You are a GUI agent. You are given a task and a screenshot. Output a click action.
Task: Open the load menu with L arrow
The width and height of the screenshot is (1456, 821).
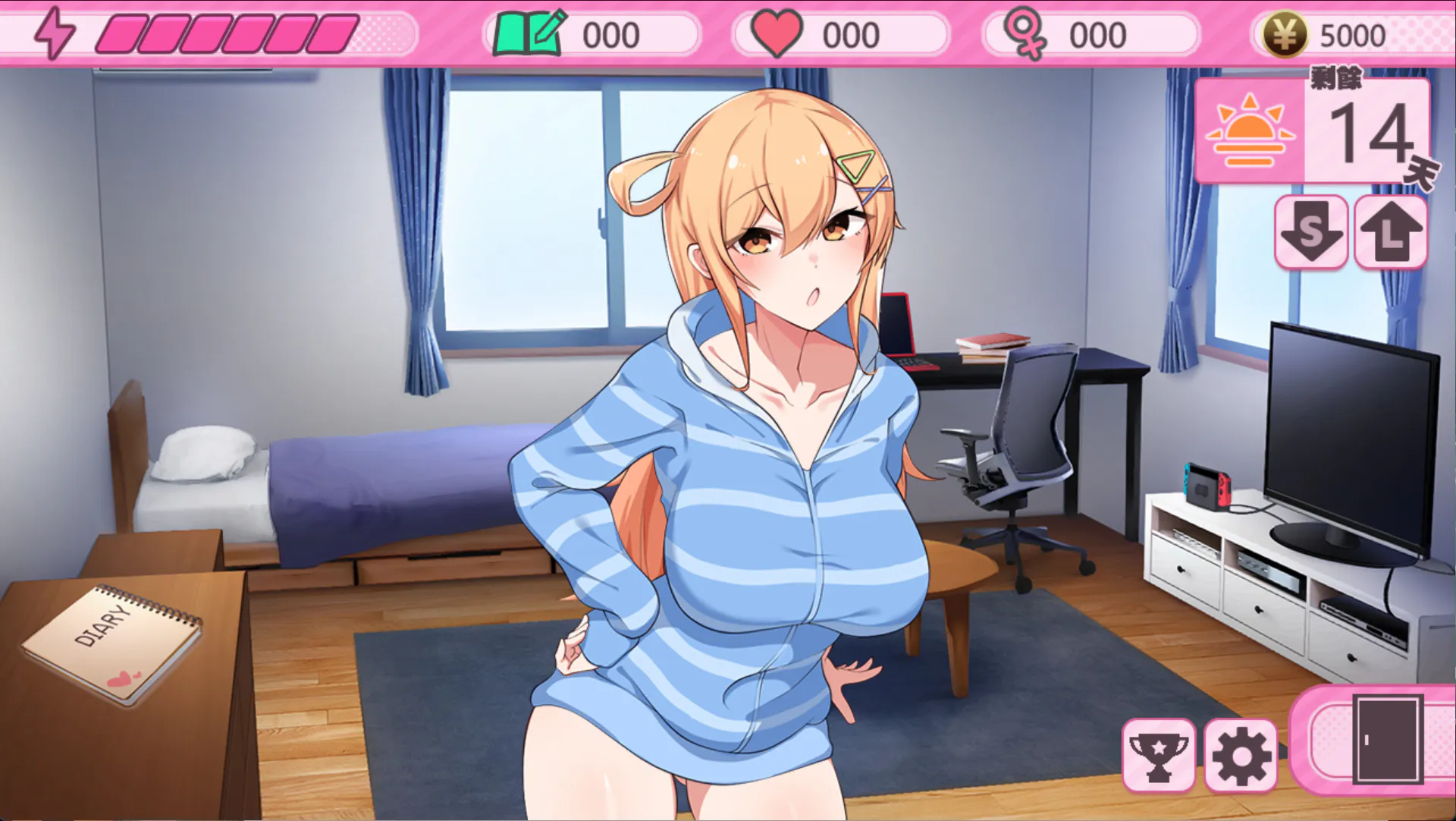[1391, 231]
